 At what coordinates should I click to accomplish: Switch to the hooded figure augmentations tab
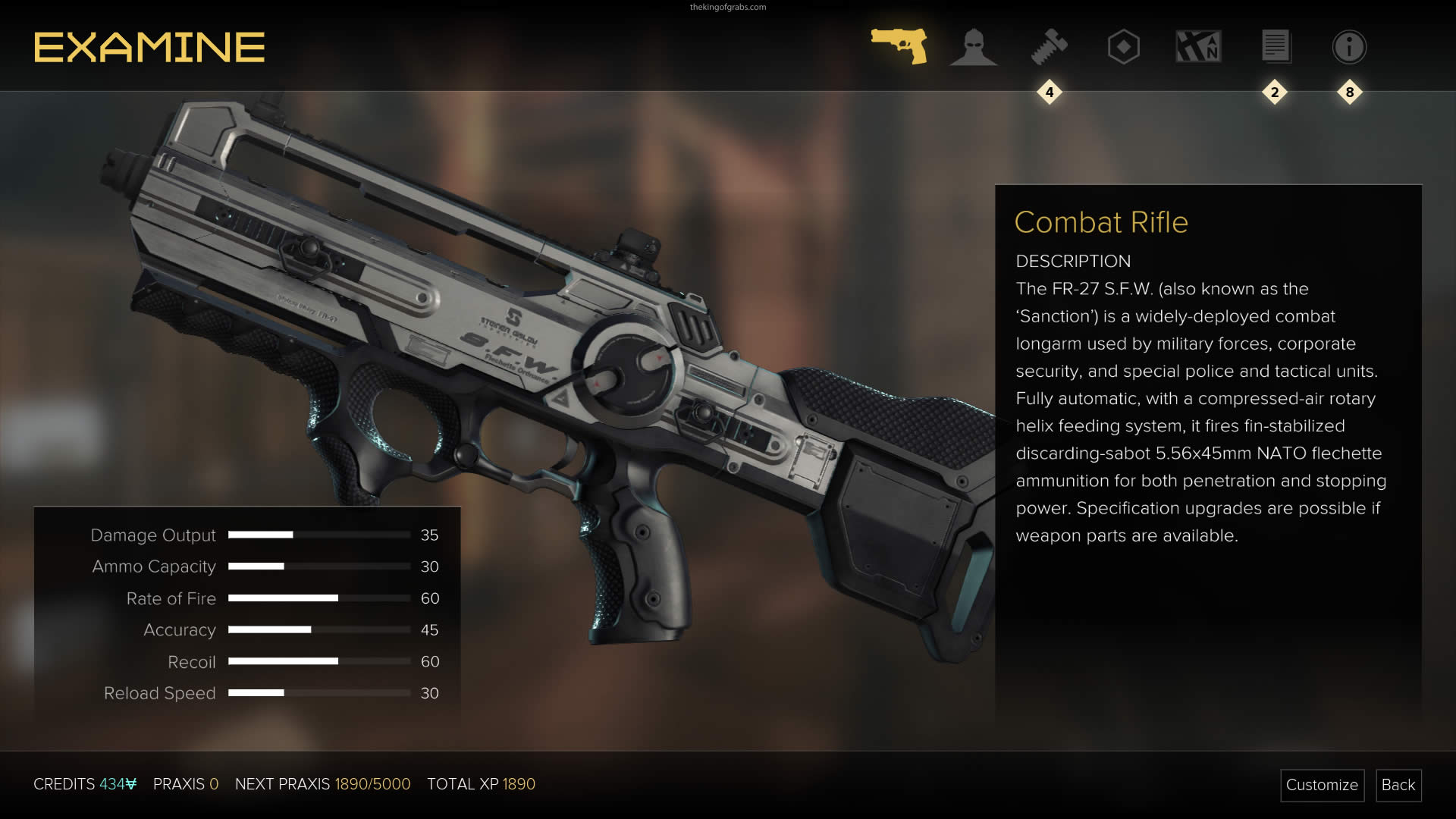[x=974, y=47]
